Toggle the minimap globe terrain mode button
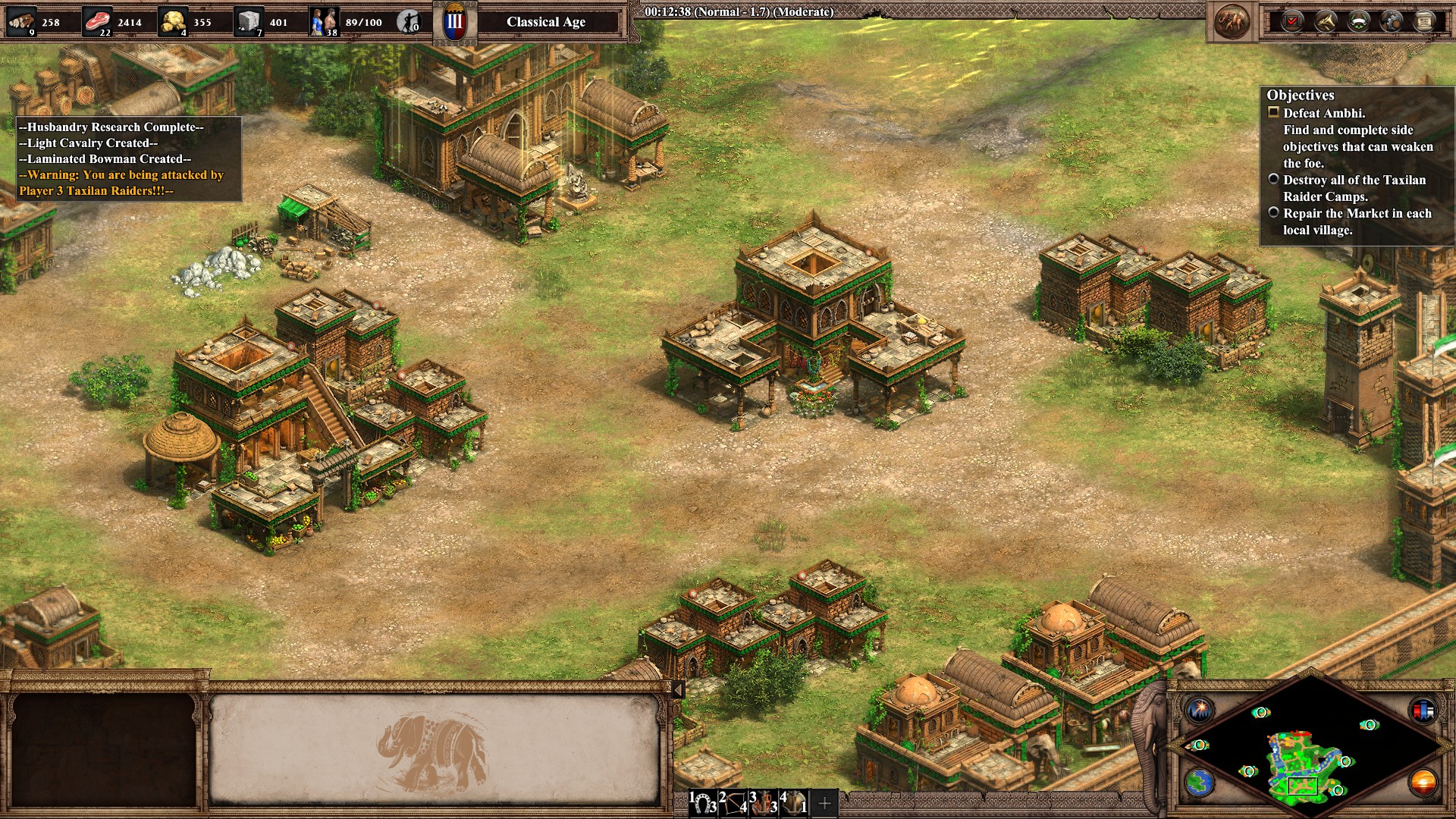 coord(1200,782)
